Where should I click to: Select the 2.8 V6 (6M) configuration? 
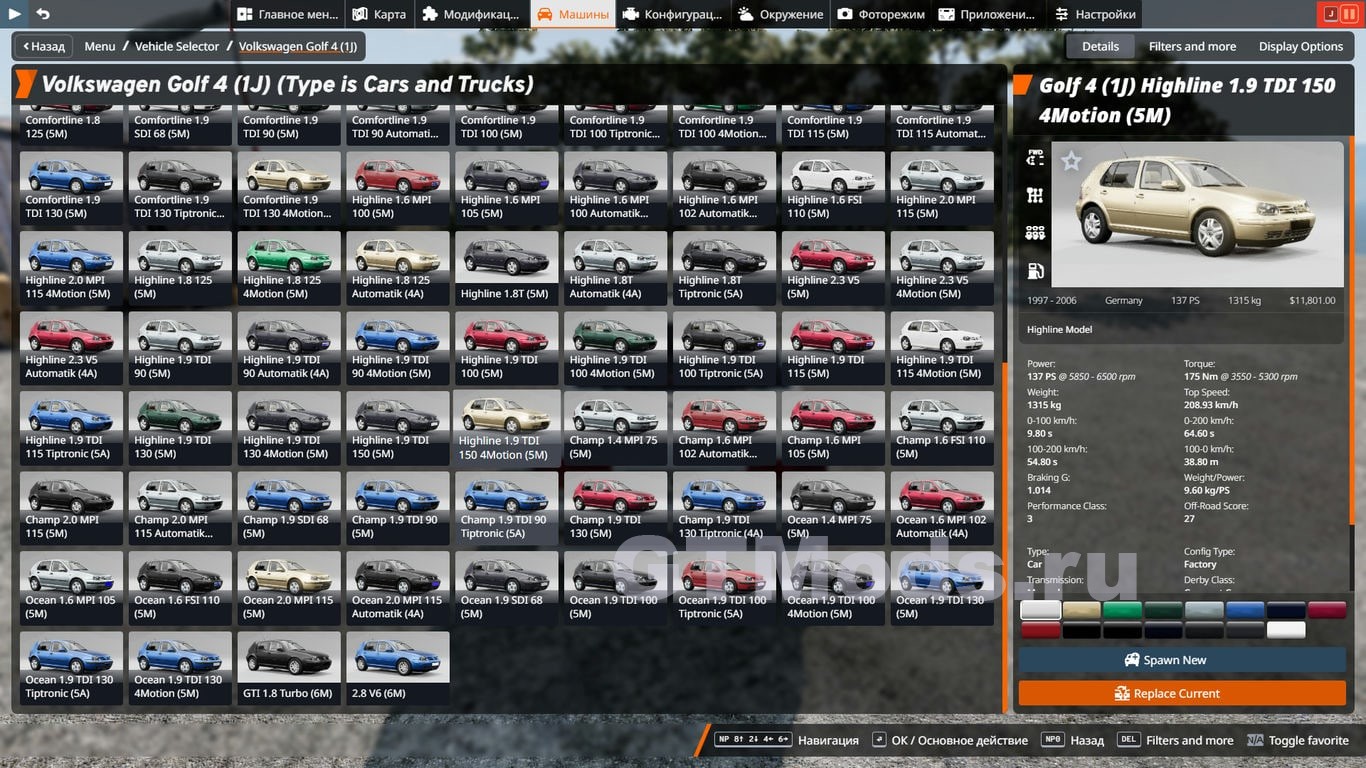point(397,670)
